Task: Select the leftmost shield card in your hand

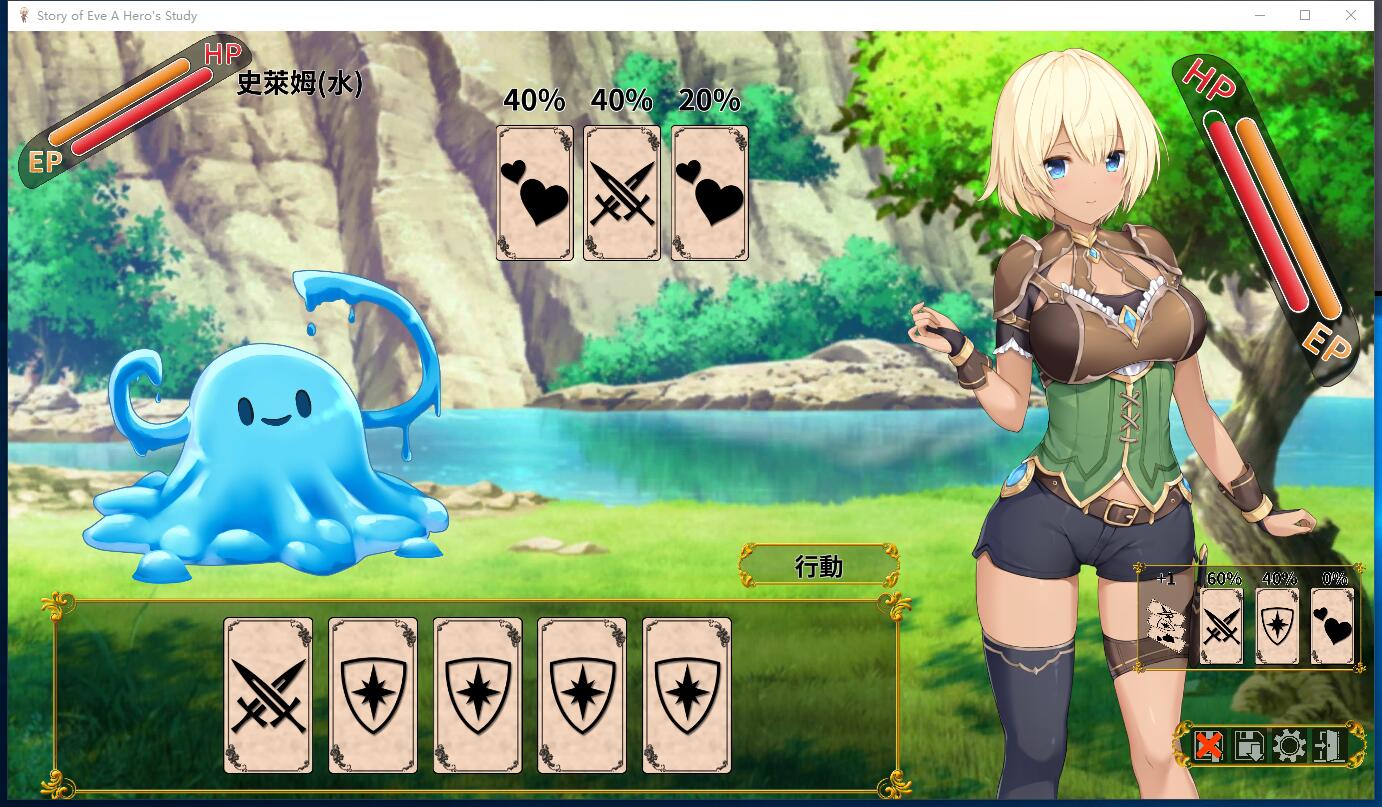Action: (372, 695)
